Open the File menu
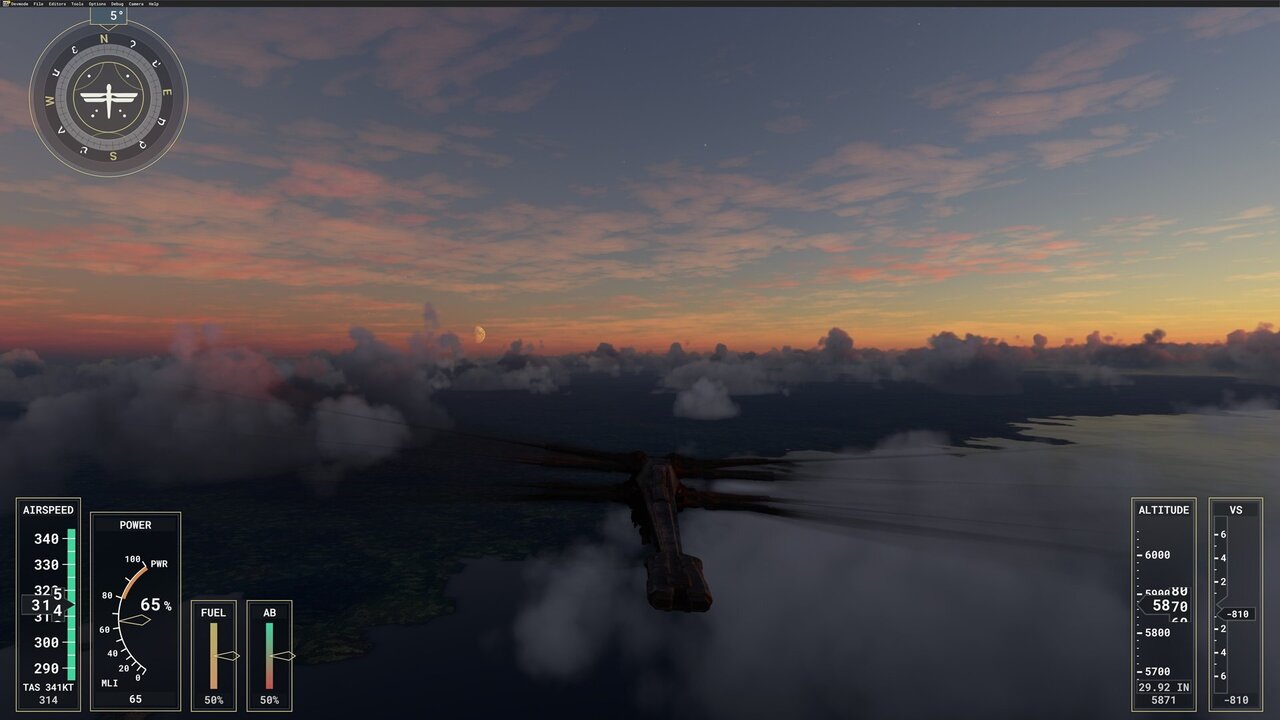The width and height of the screenshot is (1280, 720). click(x=39, y=4)
